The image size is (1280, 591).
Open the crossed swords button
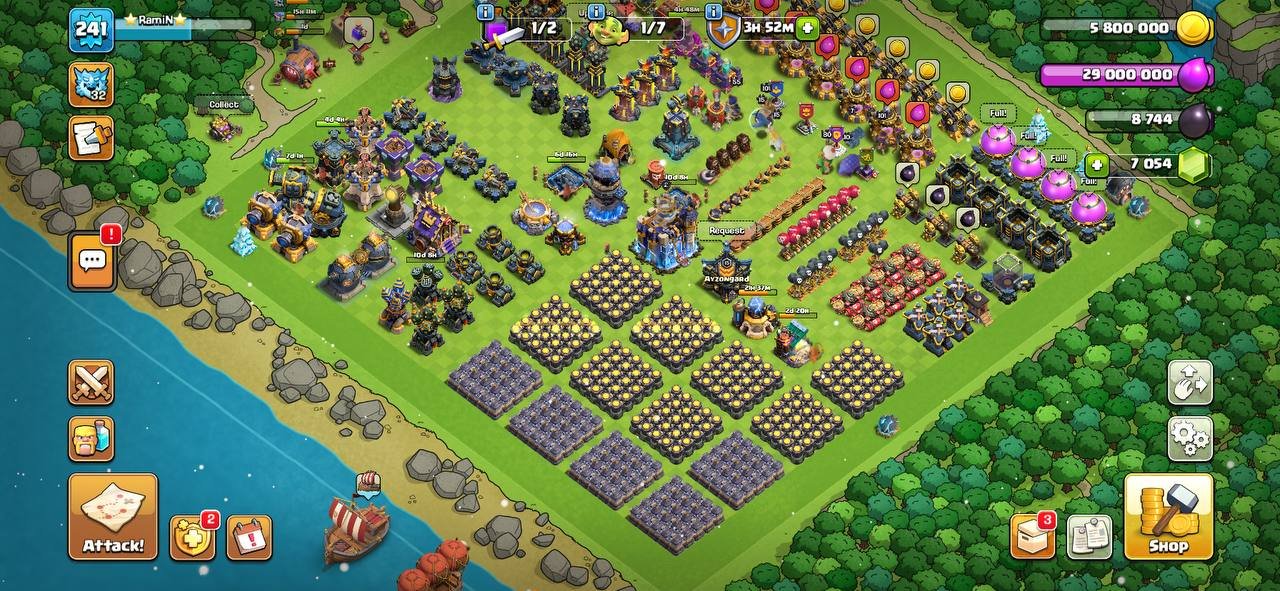coord(91,382)
